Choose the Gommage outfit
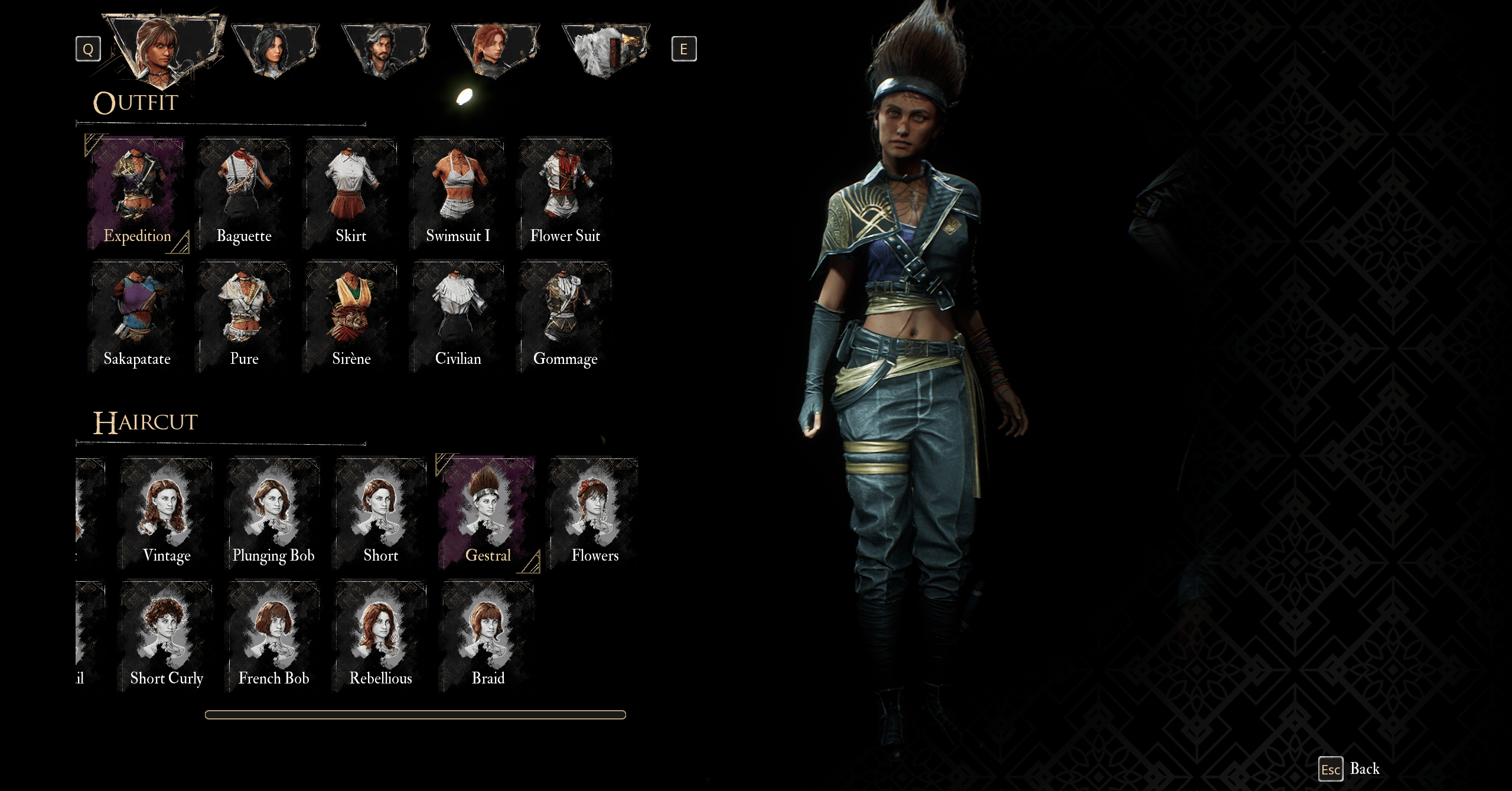This screenshot has height=791, width=1512. (x=565, y=317)
